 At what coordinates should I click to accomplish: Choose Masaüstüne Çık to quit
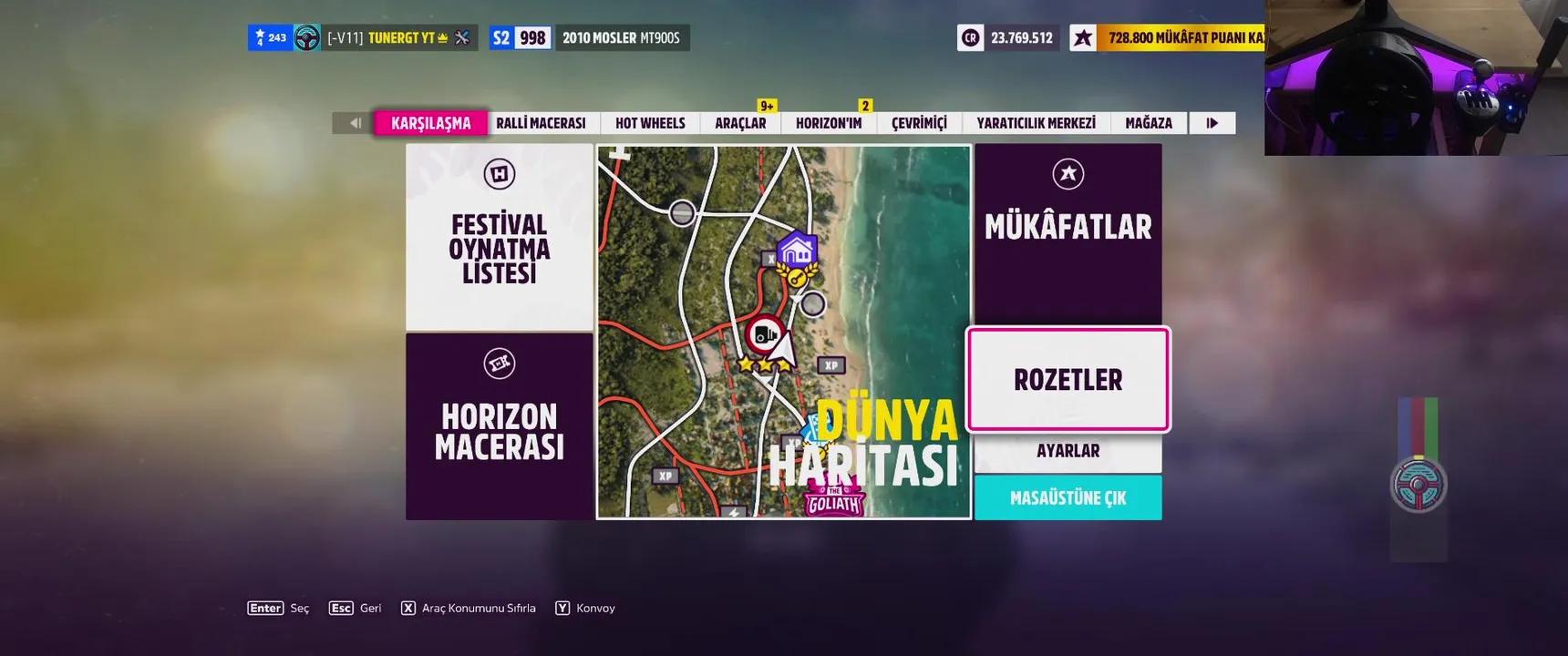[1068, 497]
